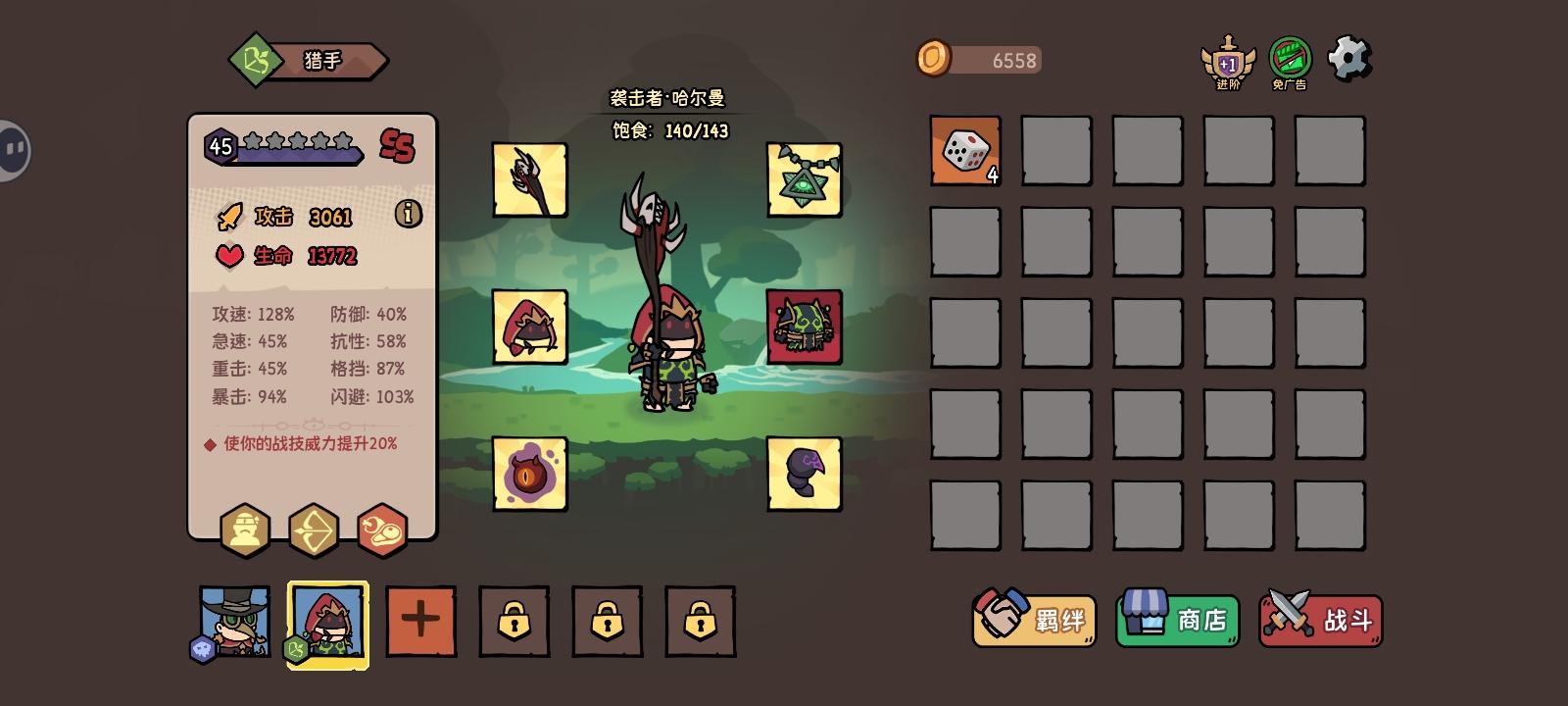Select the red-hooded character tab

[x=327, y=621]
